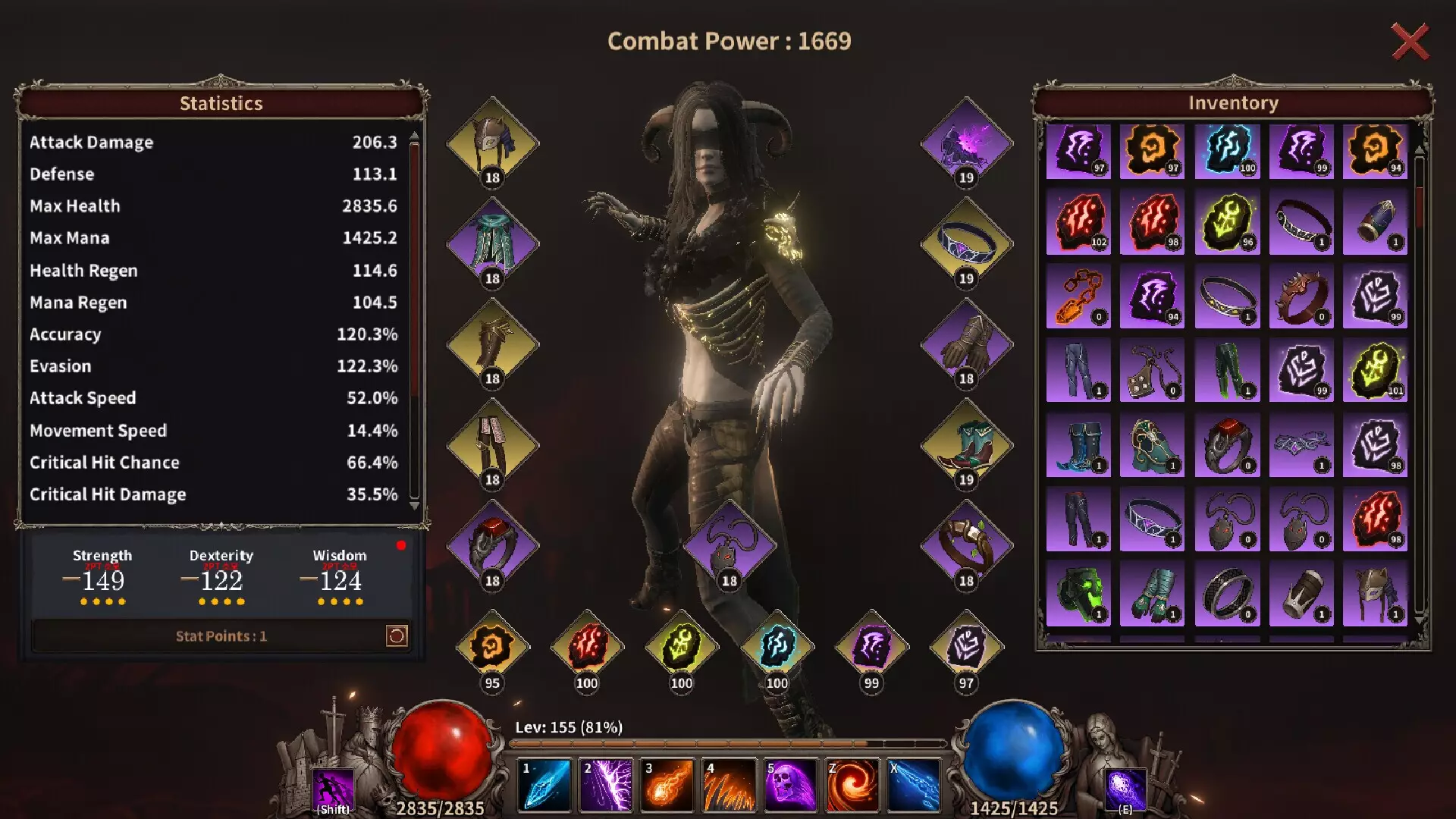The image size is (1456, 819).
Task: Select the purple skull skill in slot 5
Action: click(x=791, y=783)
